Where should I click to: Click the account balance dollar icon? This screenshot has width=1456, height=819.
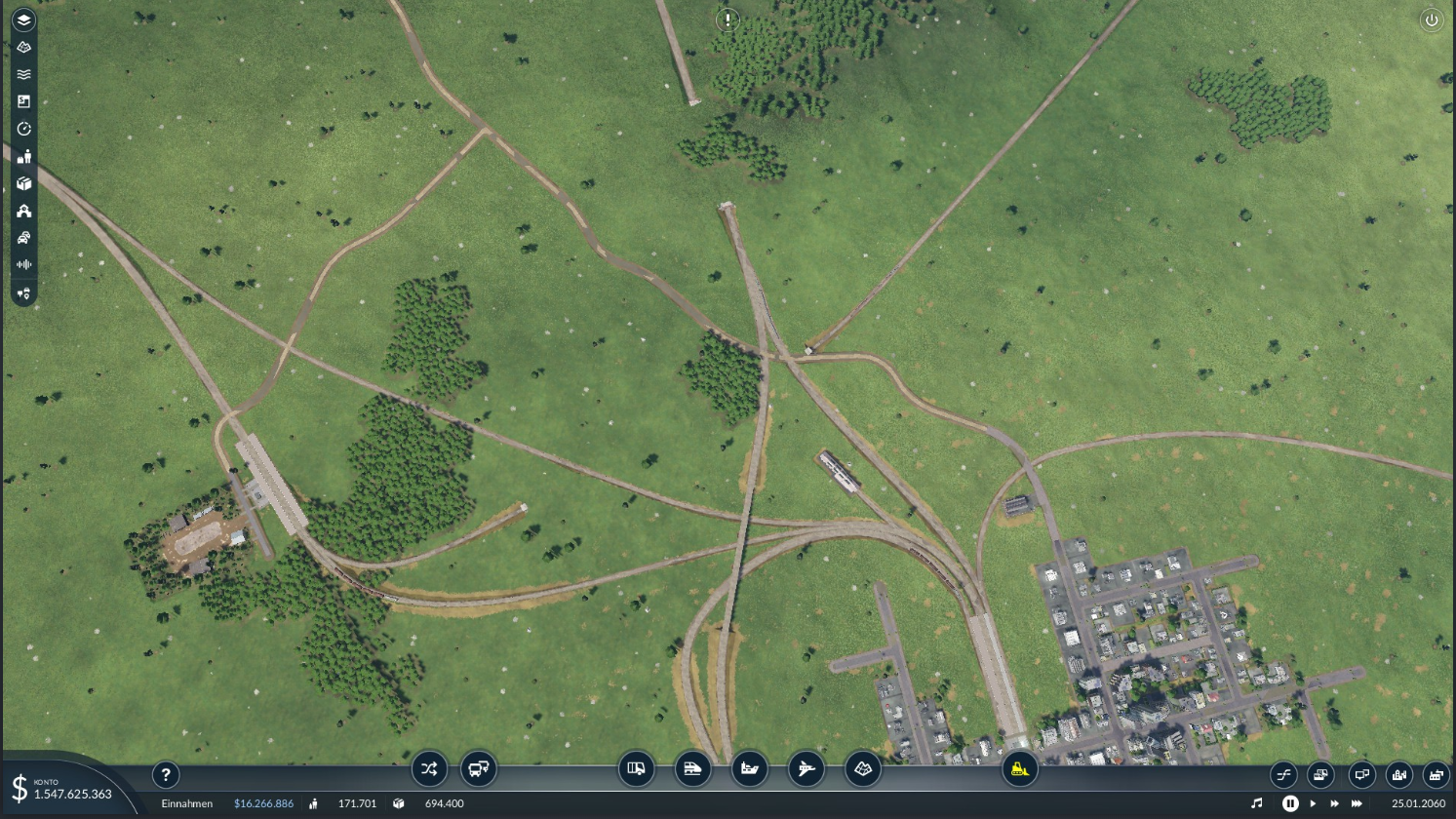pos(20,788)
